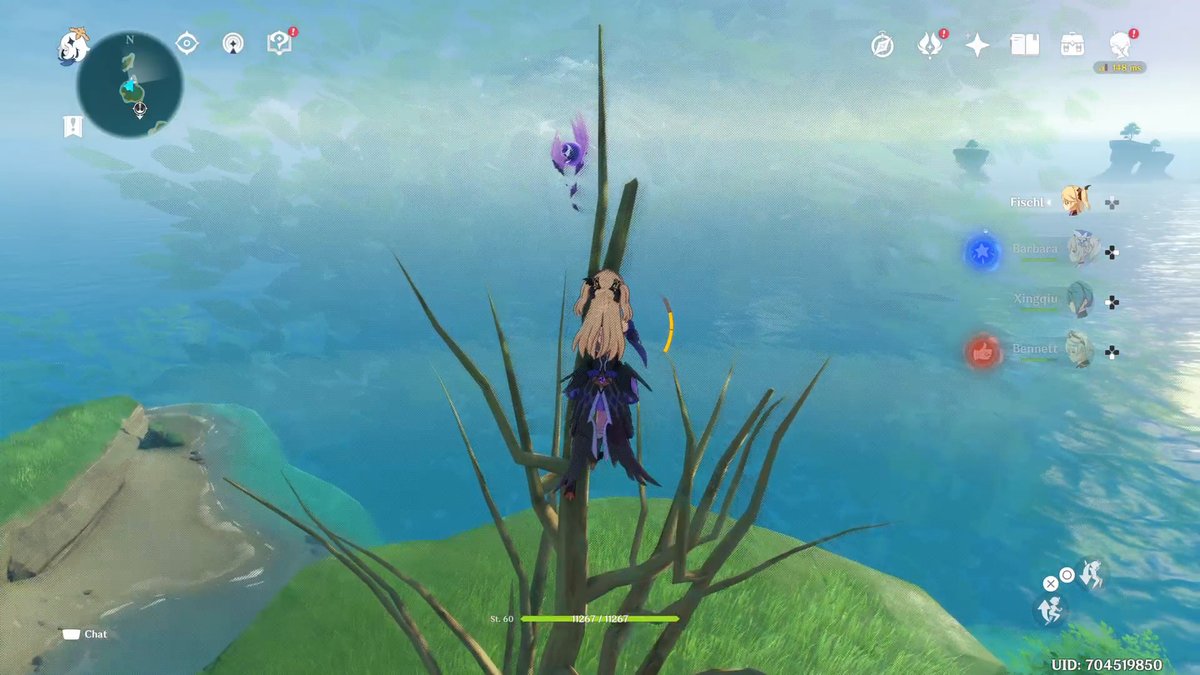
Task: Toggle the eye-shaped sight icon
Action: click(186, 43)
